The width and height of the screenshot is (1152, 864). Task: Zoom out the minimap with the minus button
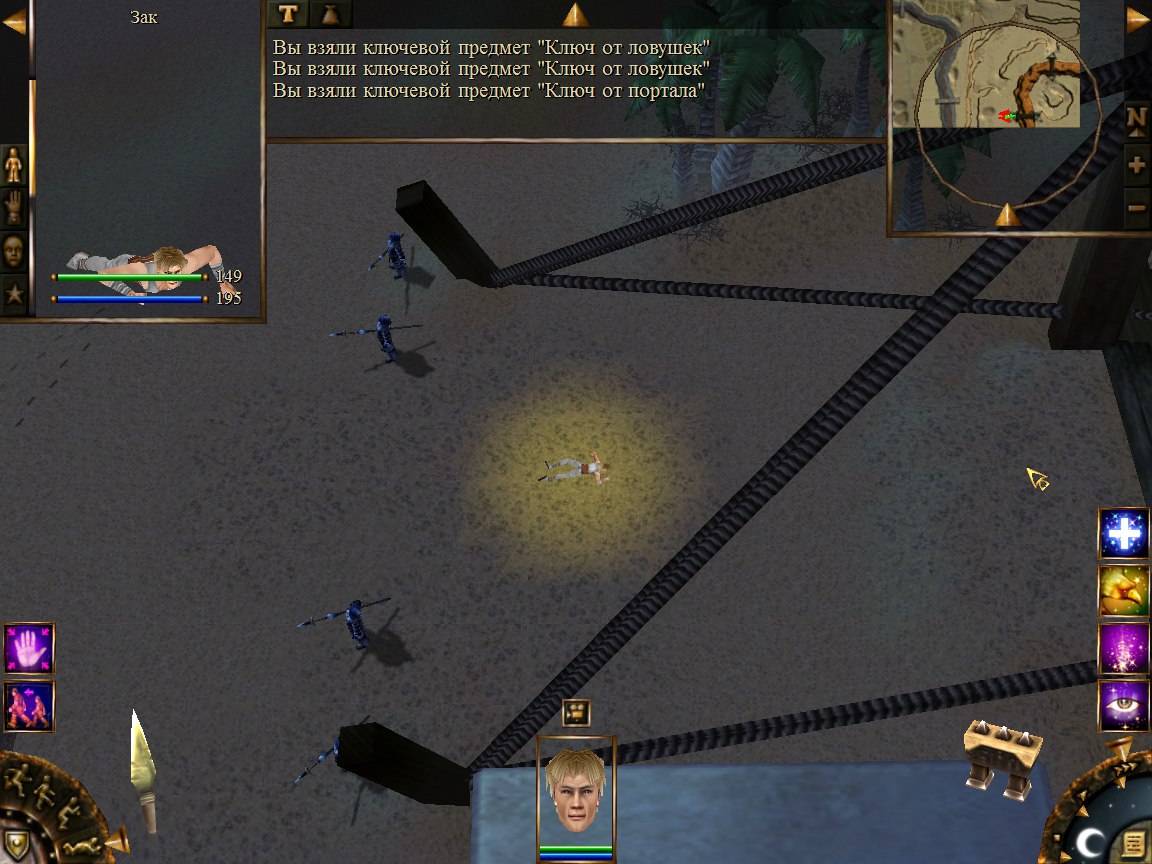[x=1137, y=207]
